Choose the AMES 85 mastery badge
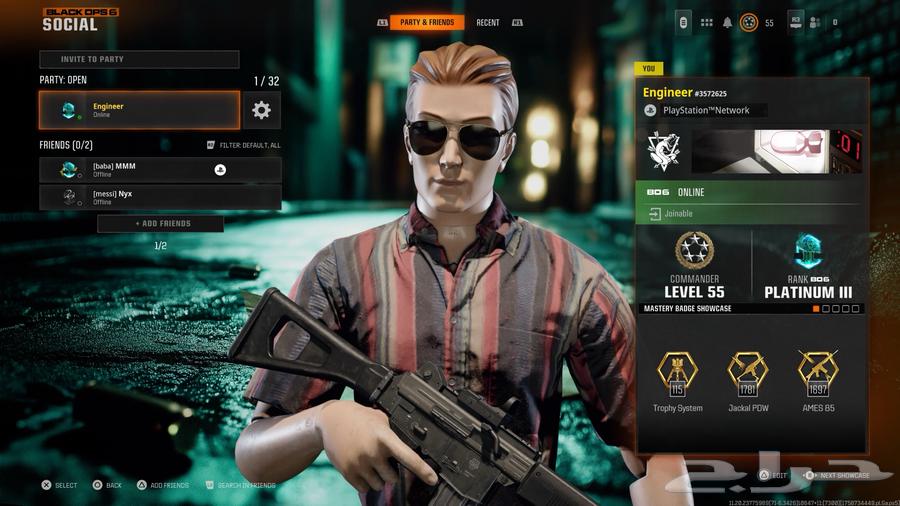This screenshot has height=506, width=900. click(818, 377)
